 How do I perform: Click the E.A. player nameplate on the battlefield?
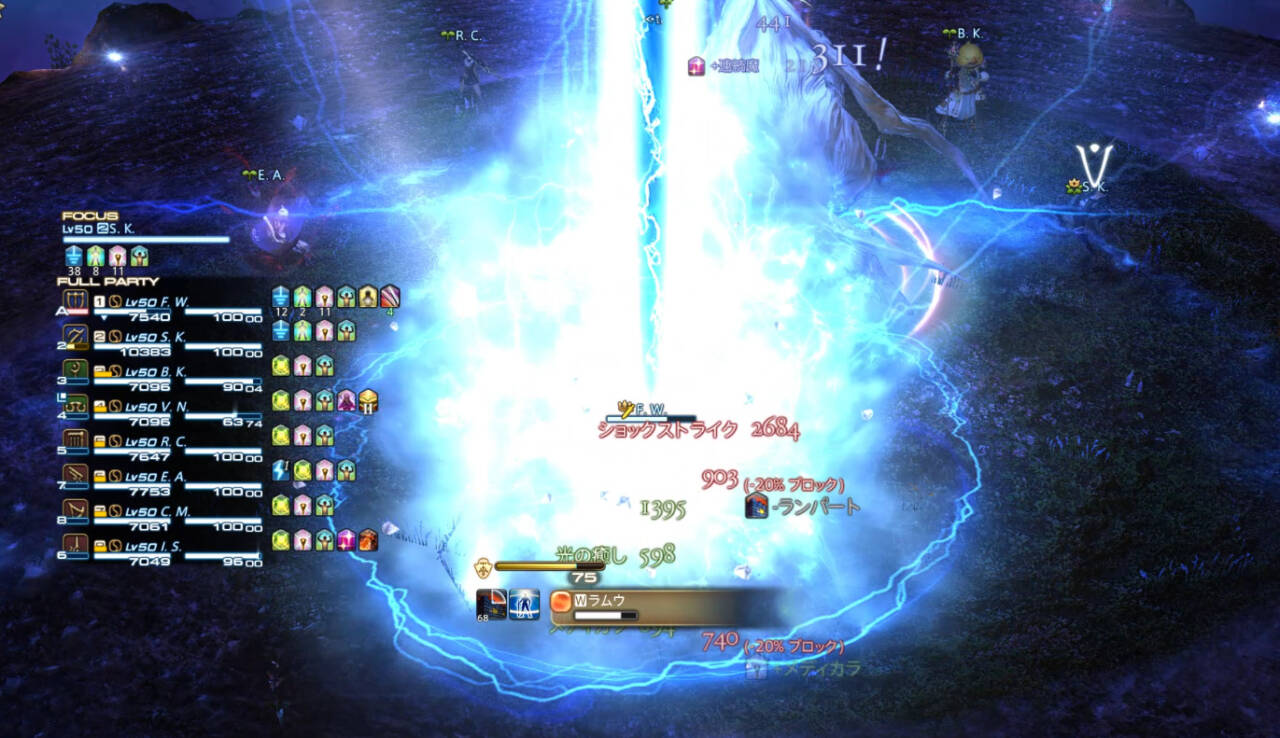262,173
